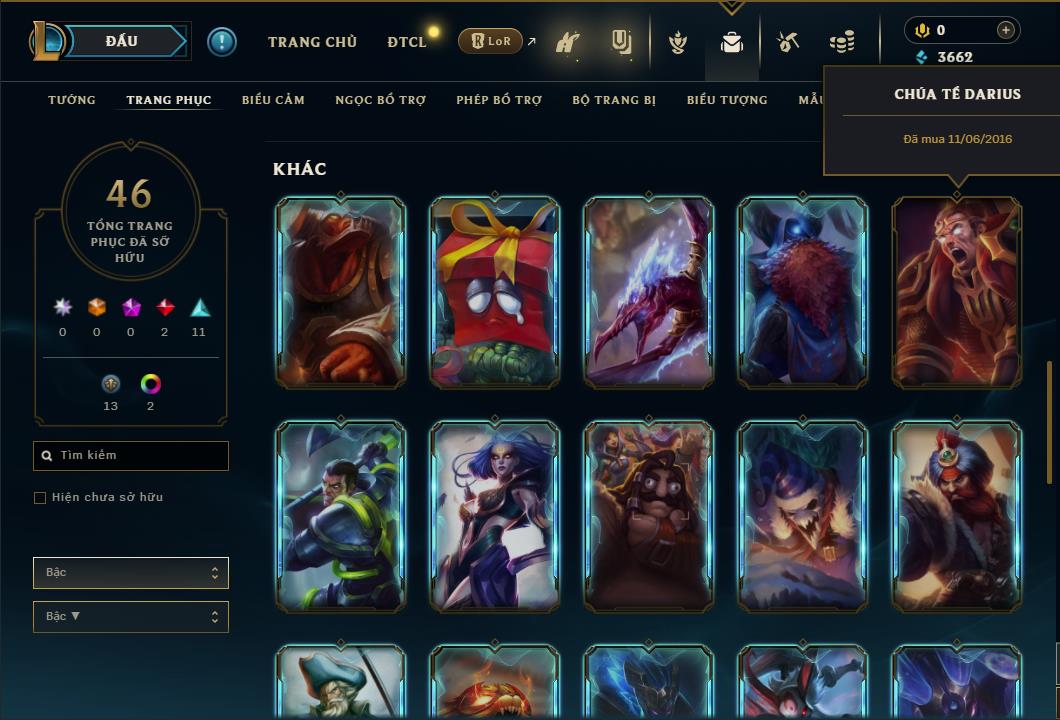Open the store coins icon
The image size is (1060, 720).
point(842,43)
